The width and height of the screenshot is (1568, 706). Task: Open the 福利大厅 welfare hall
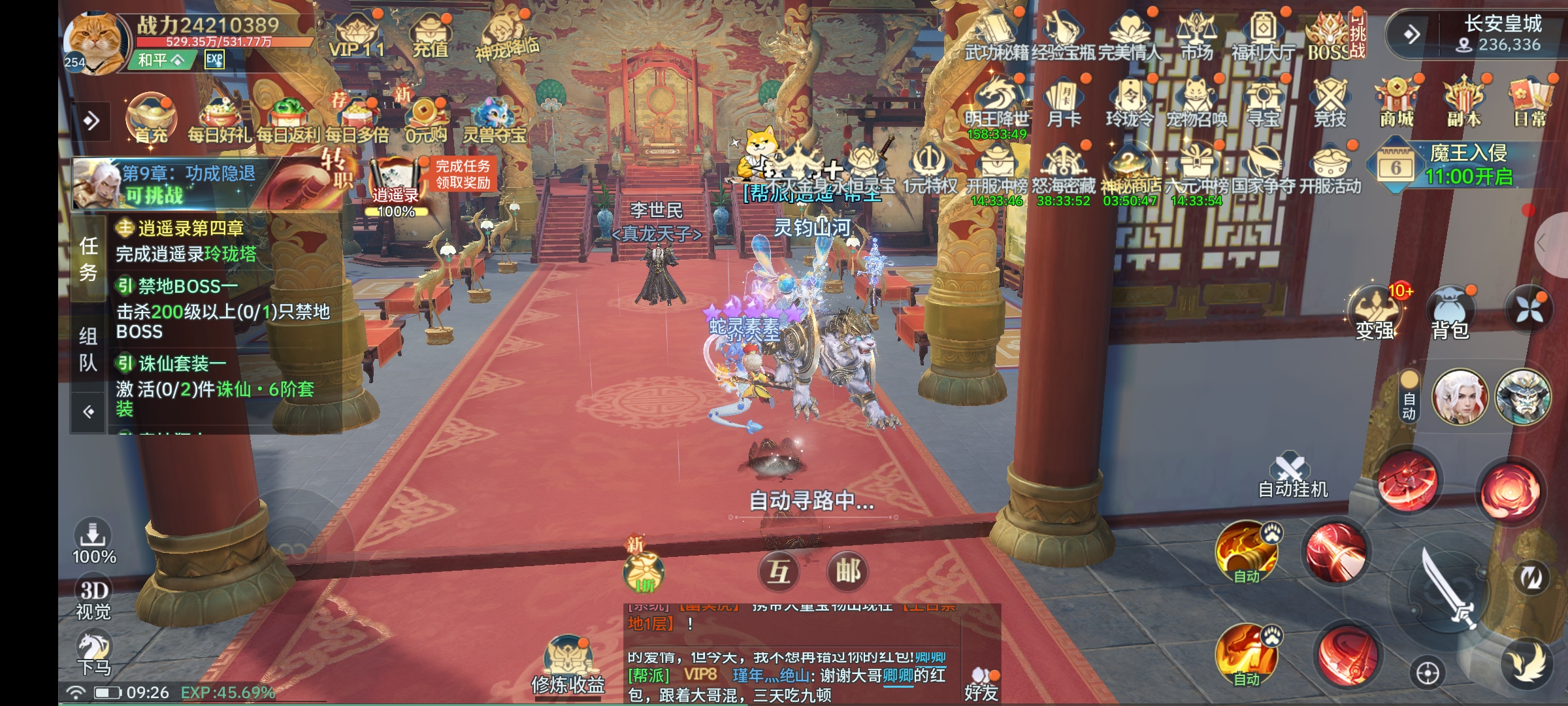coord(1262,36)
